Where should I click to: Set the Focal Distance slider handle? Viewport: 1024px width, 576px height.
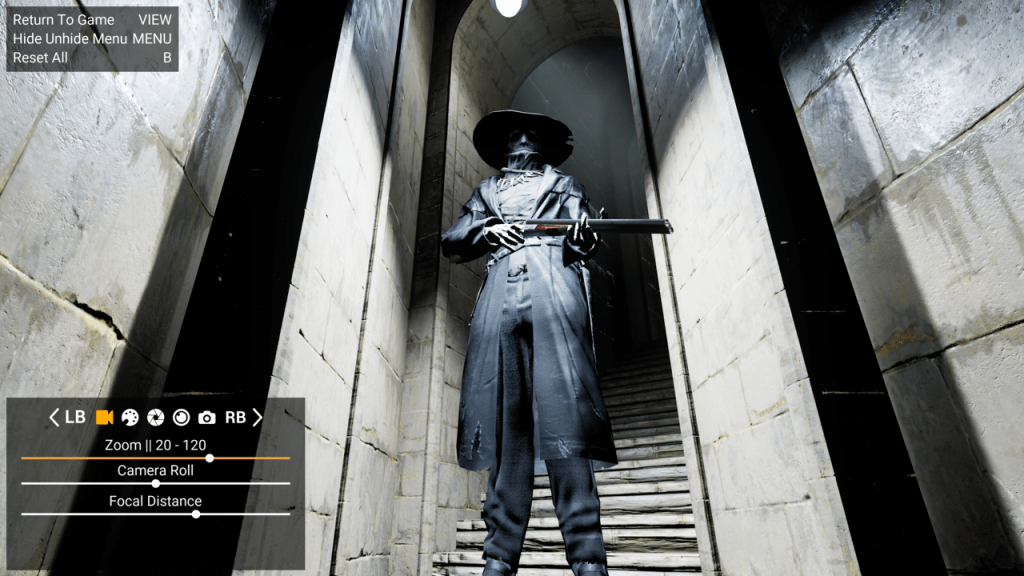(196, 514)
